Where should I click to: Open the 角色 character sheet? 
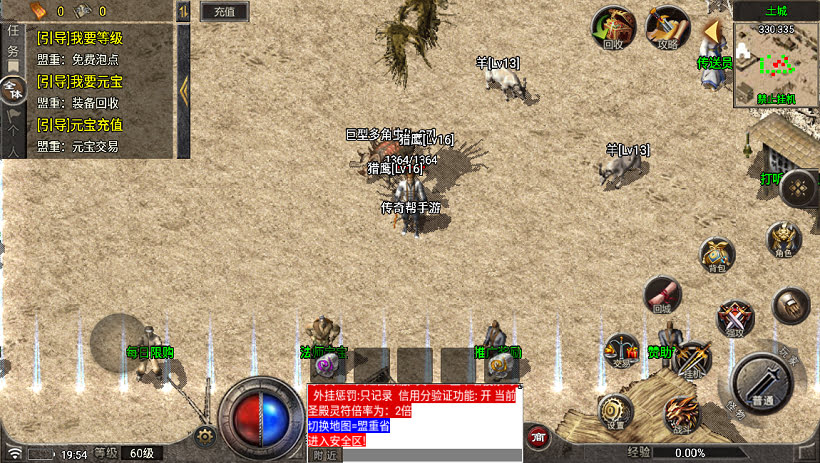tap(783, 240)
